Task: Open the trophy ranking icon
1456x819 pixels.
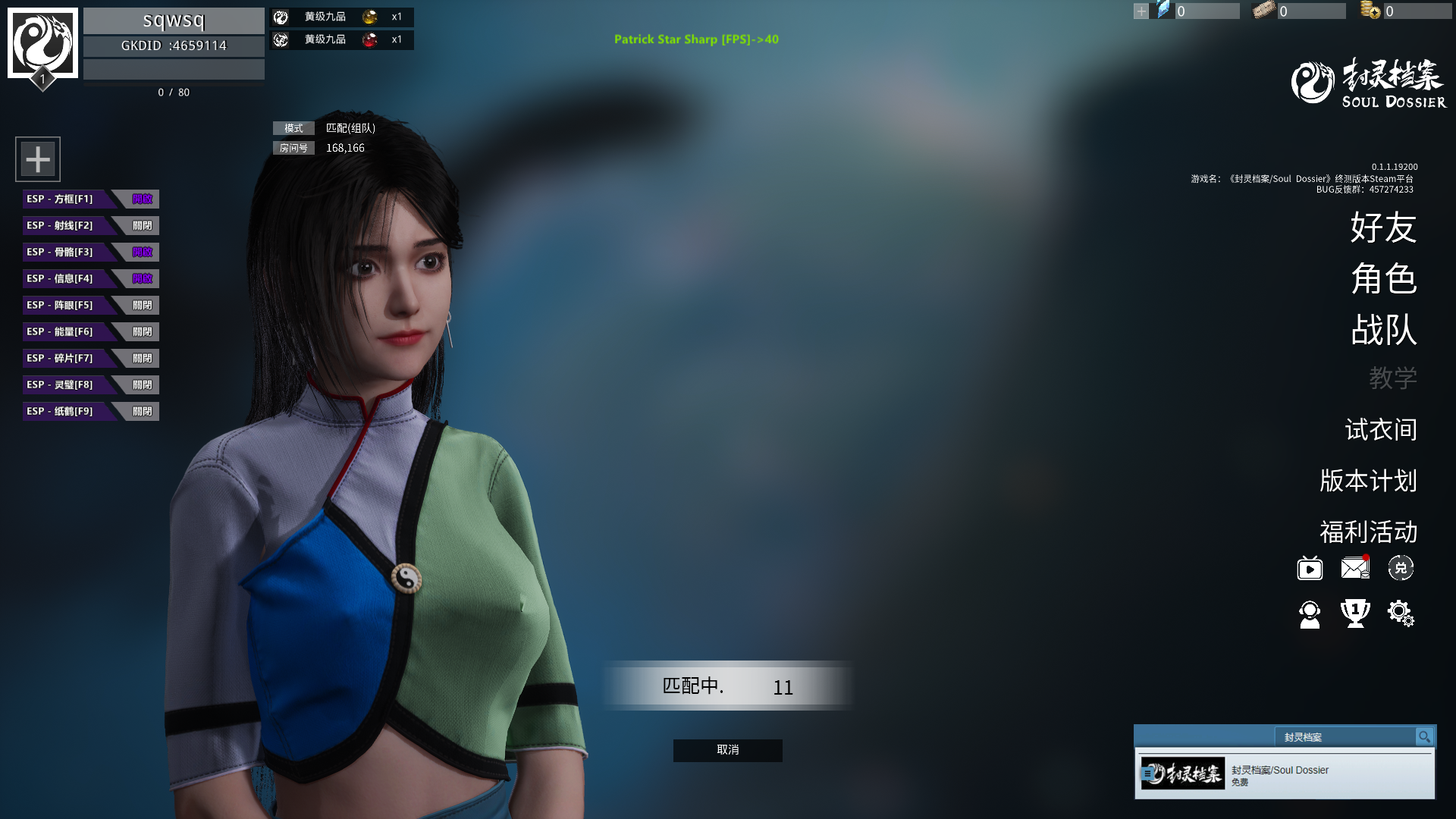Action: [1355, 613]
